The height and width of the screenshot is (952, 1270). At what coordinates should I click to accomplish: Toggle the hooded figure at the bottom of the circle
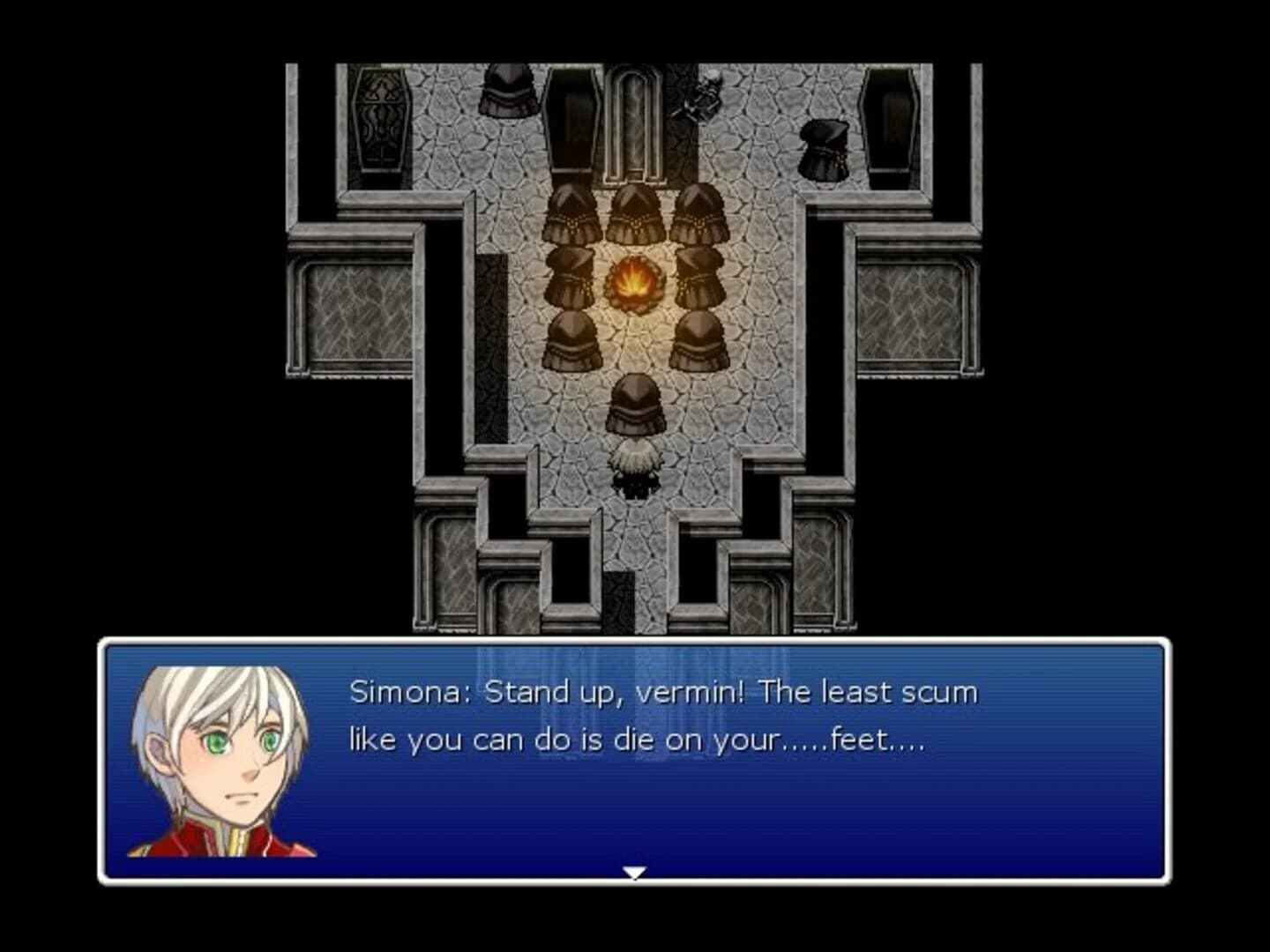pyautogui.click(x=635, y=405)
